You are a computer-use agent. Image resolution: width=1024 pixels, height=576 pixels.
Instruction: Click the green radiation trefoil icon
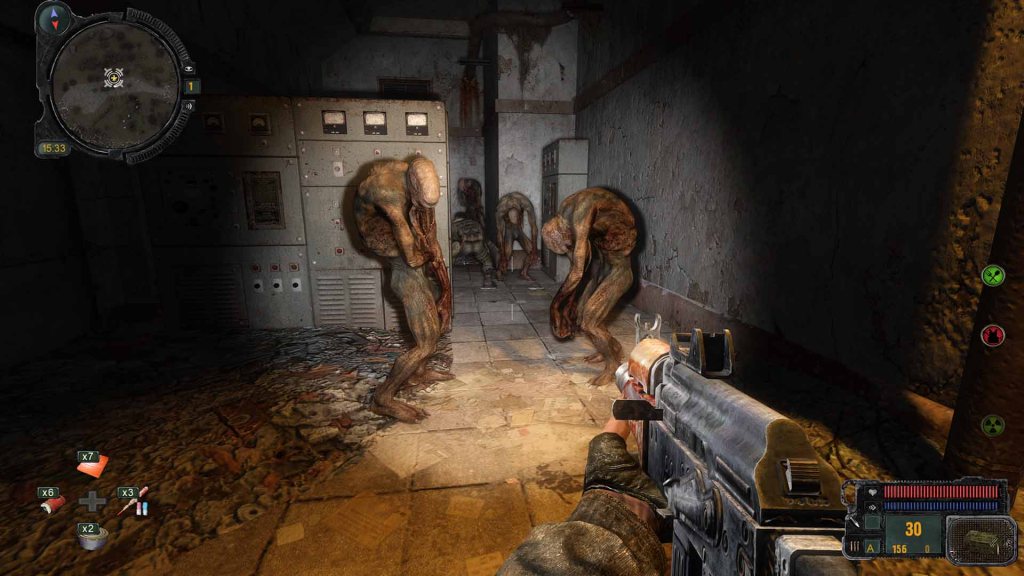pos(992,424)
